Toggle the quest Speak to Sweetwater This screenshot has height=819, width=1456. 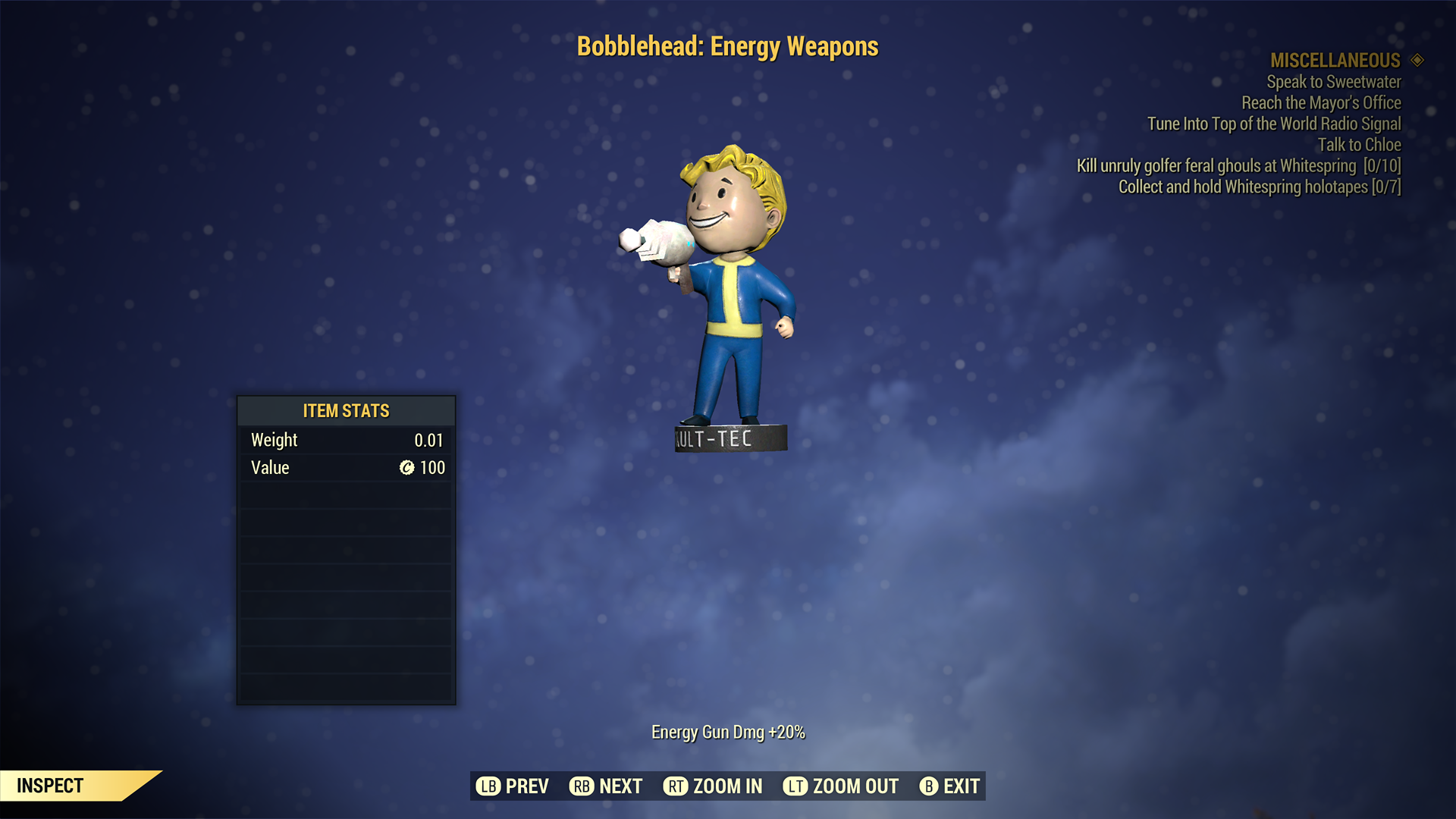[x=1333, y=82]
